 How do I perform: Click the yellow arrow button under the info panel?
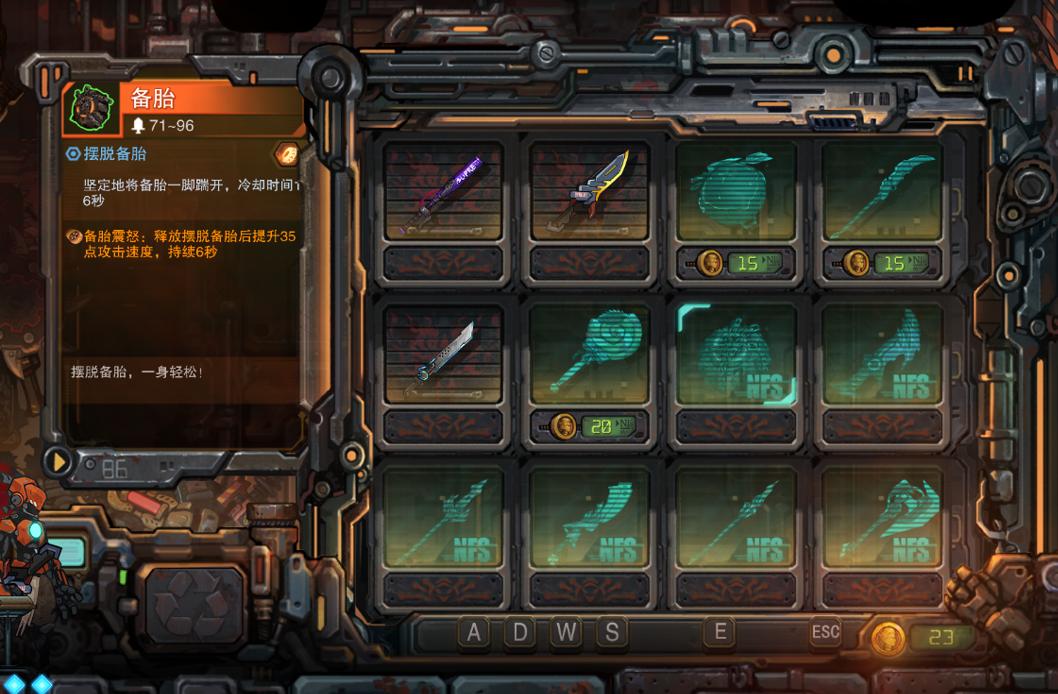(59, 461)
